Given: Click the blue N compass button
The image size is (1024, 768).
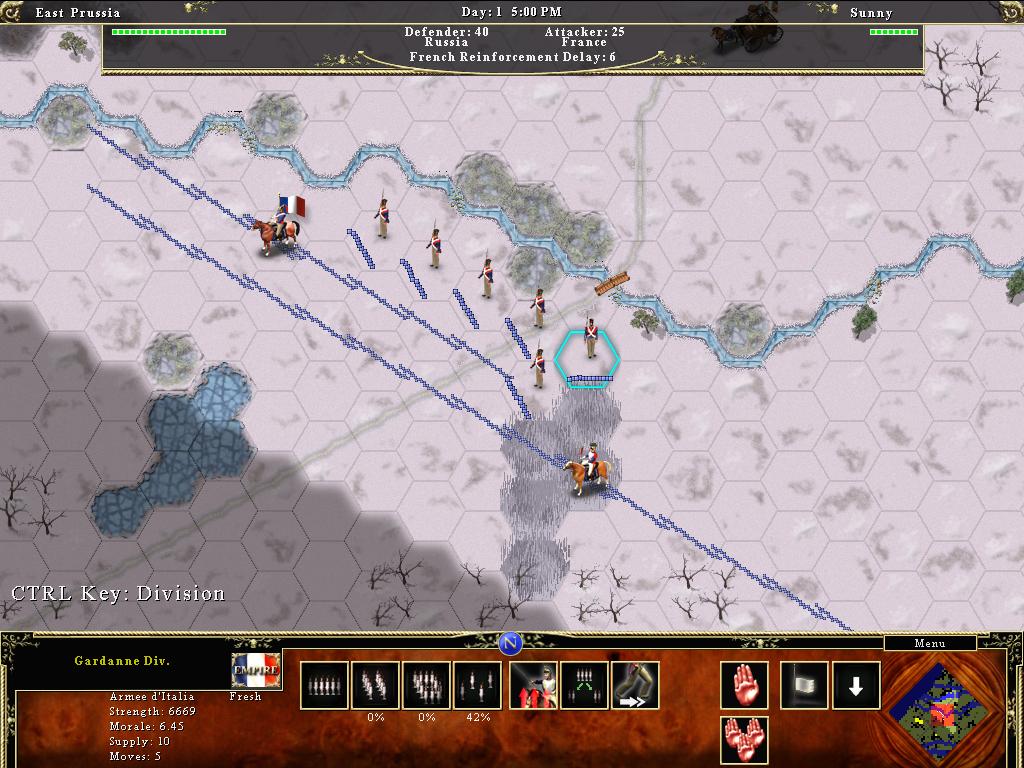Looking at the screenshot, I should click(x=509, y=642).
